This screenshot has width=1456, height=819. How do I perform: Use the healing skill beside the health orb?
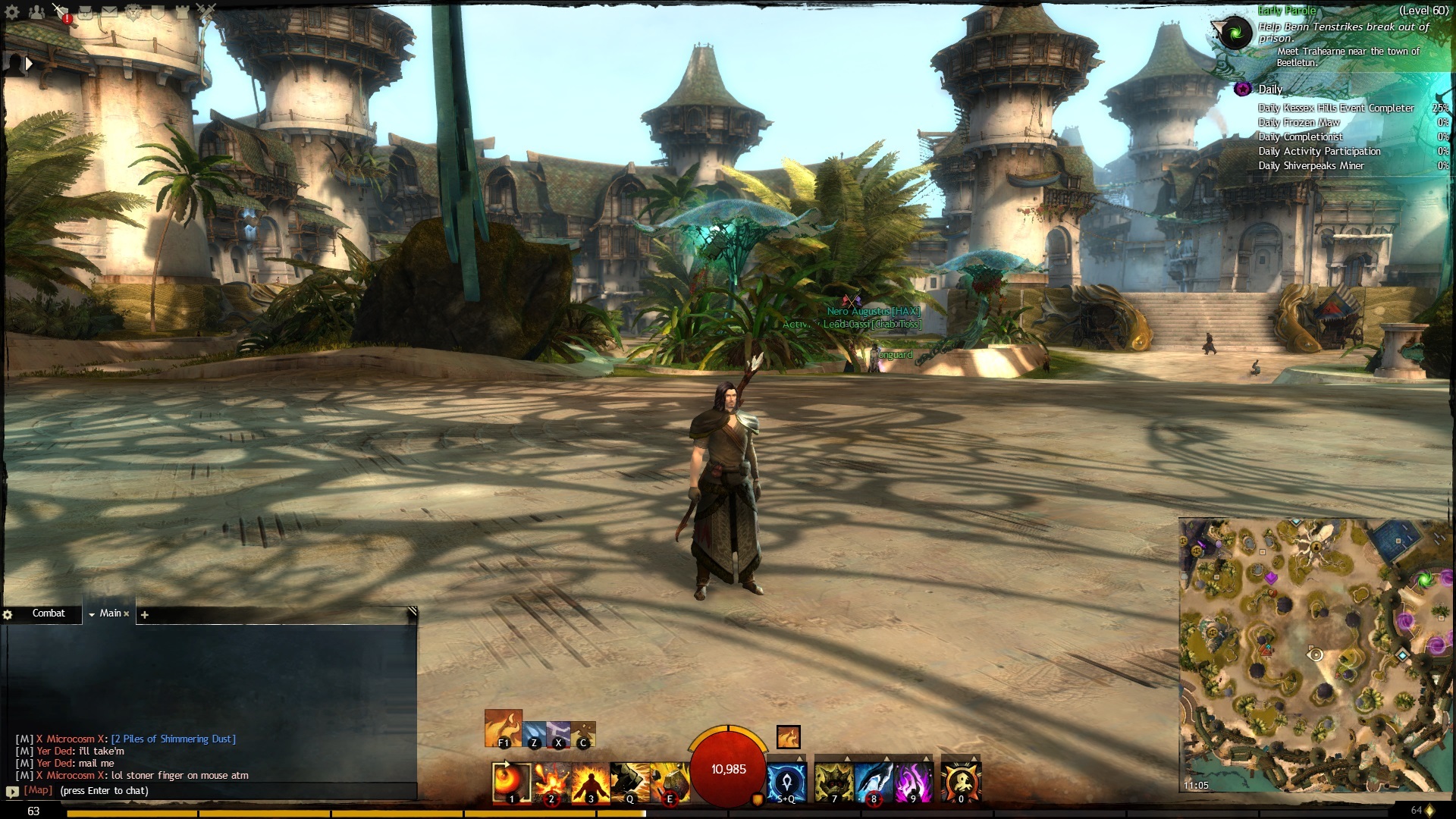(786, 782)
